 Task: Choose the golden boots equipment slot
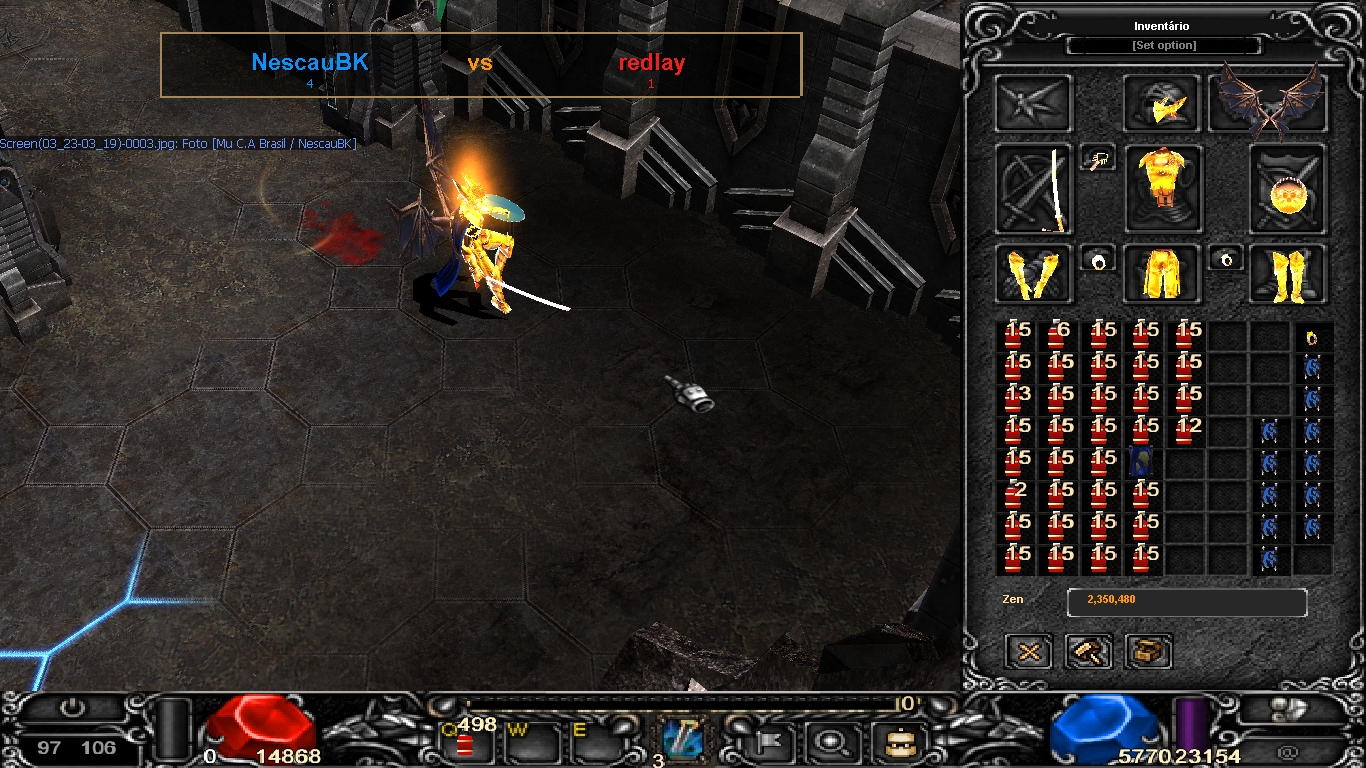pyautogui.click(x=1288, y=274)
